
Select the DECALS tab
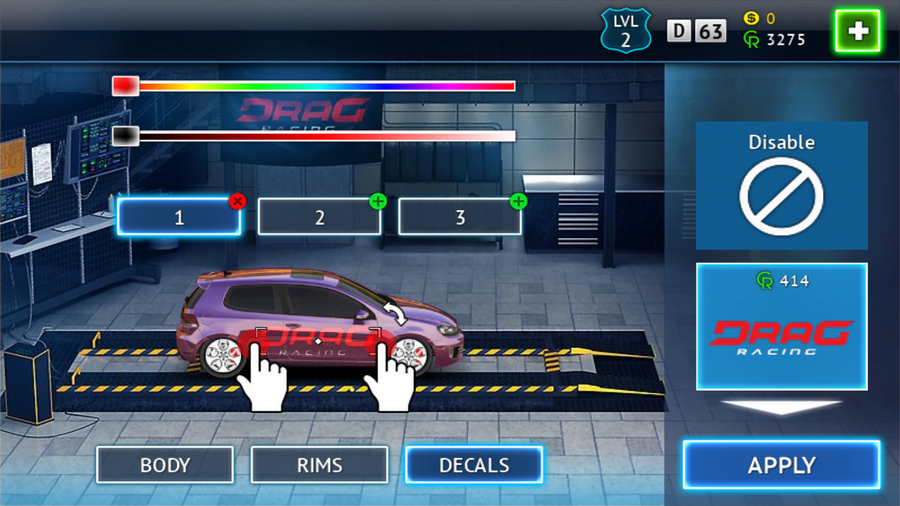(x=474, y=465)
